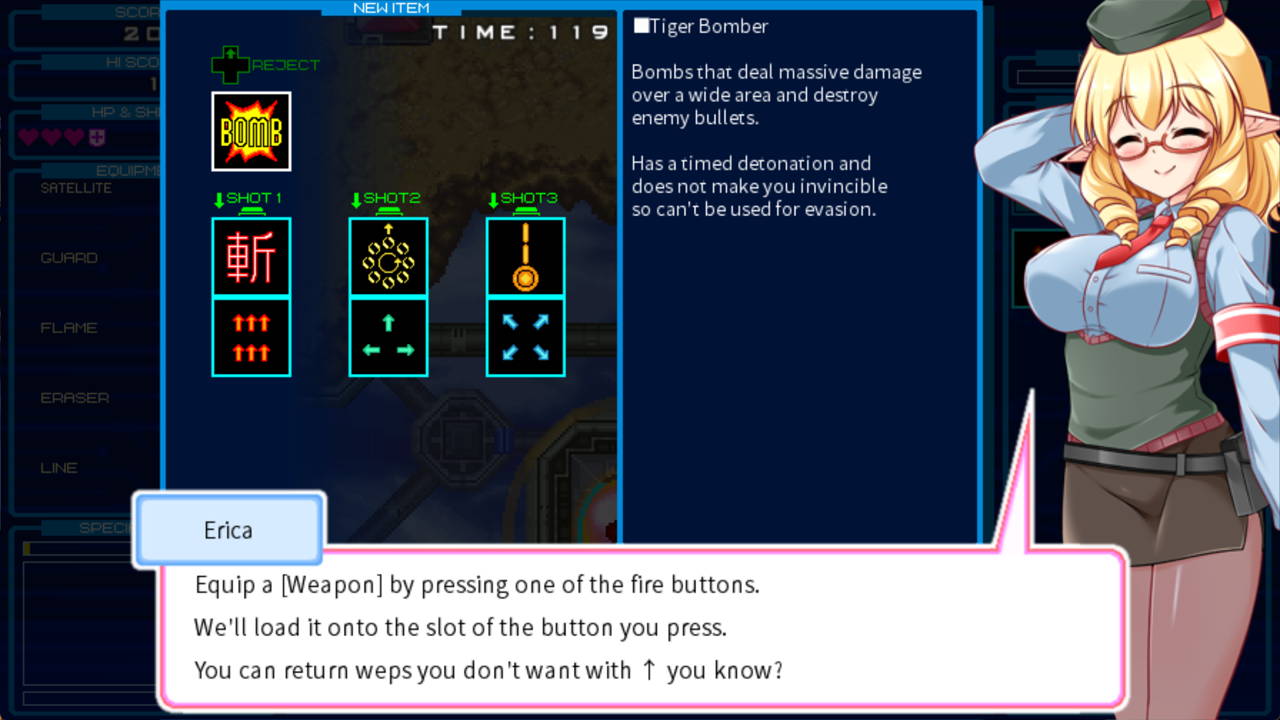
Task: Click the triple arrow upgrade icon under SHOT 1
Action: coord(250,335)
